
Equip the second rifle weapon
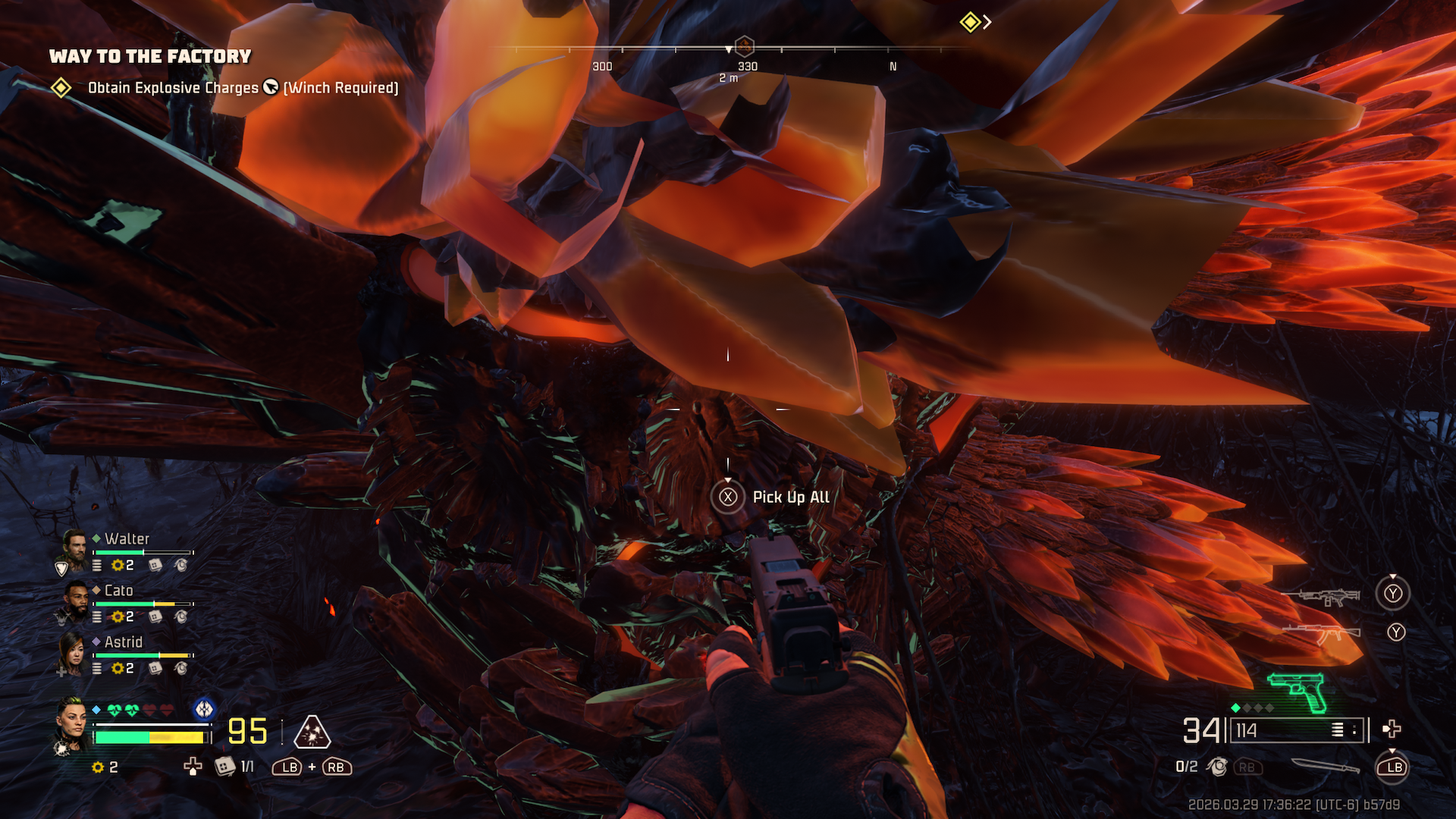point(1322,632)
